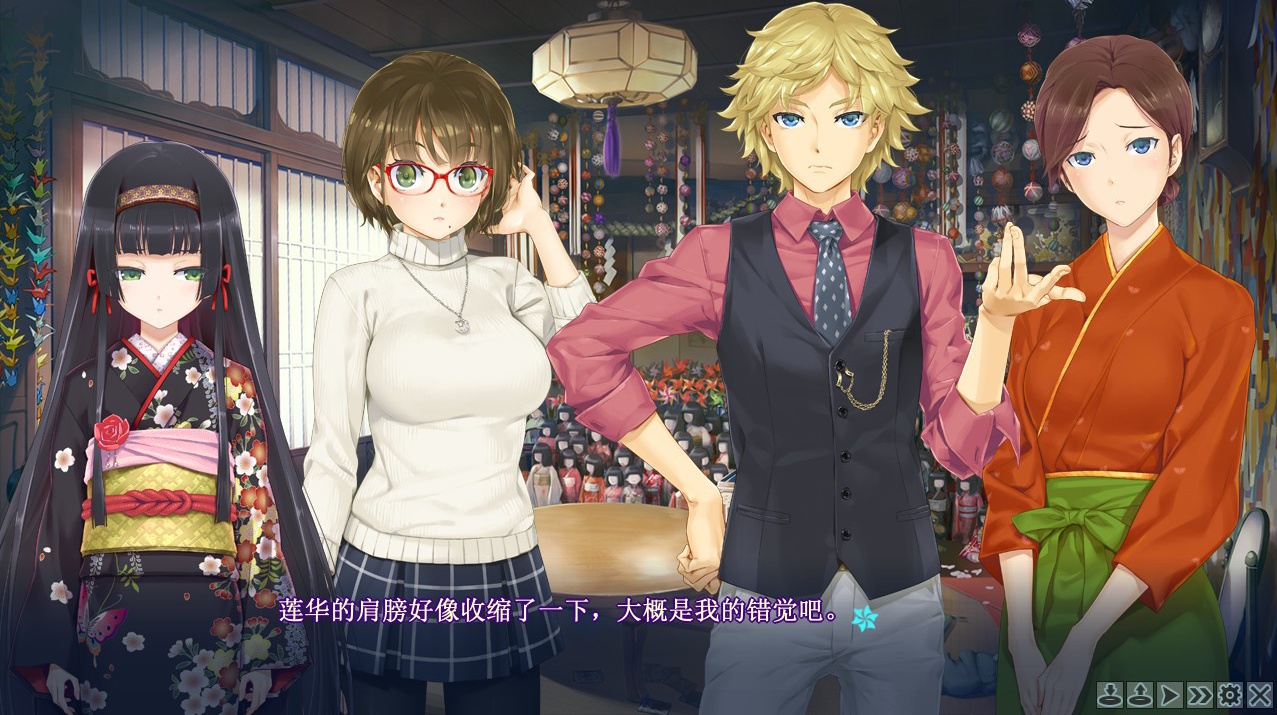This screenshot has height=715, width=1277.
Task: Open the load game menu
Action: [1139, 694]
